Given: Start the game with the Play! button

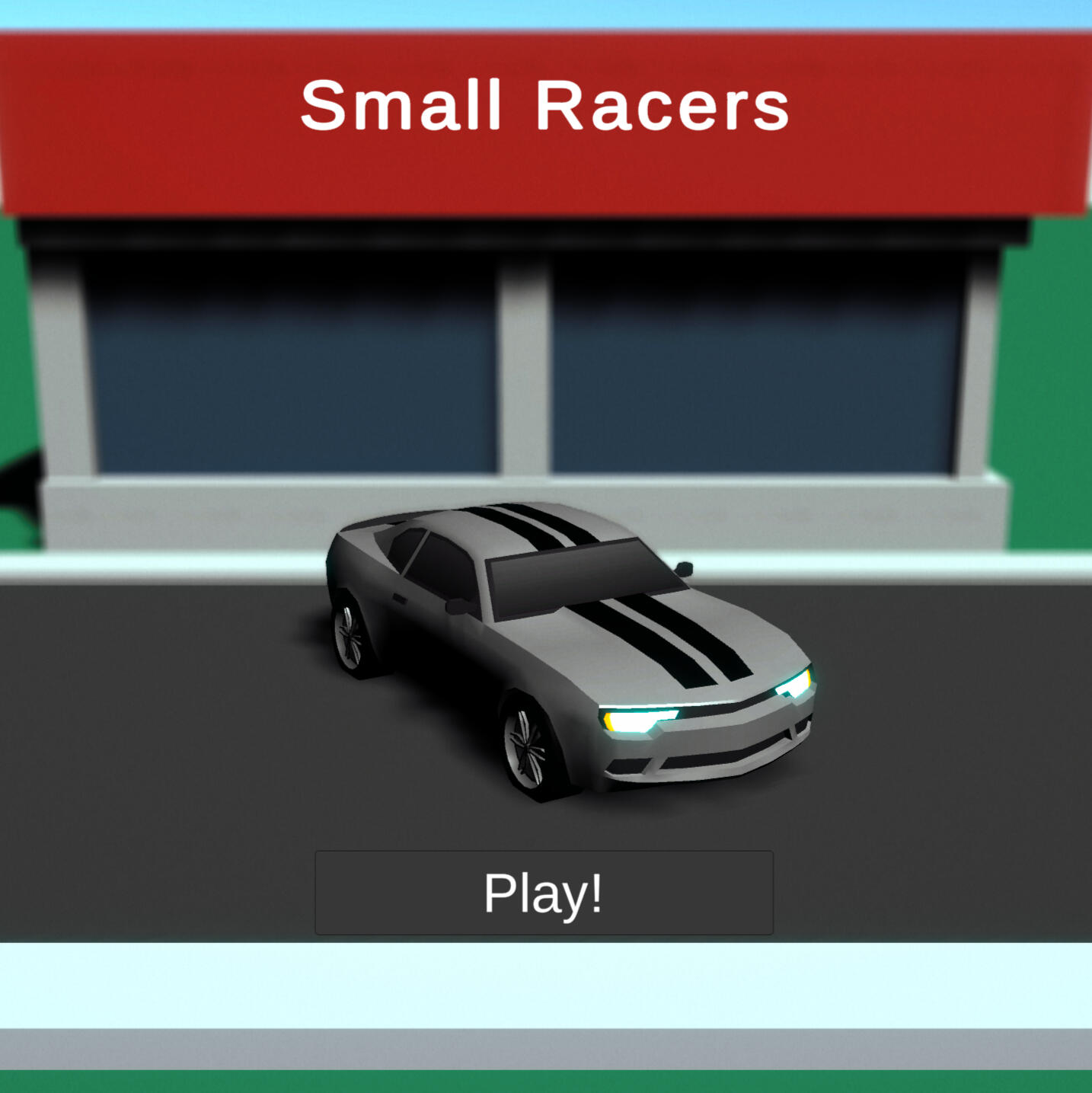Looking at the screenshot, I should [x=544, y=893].
